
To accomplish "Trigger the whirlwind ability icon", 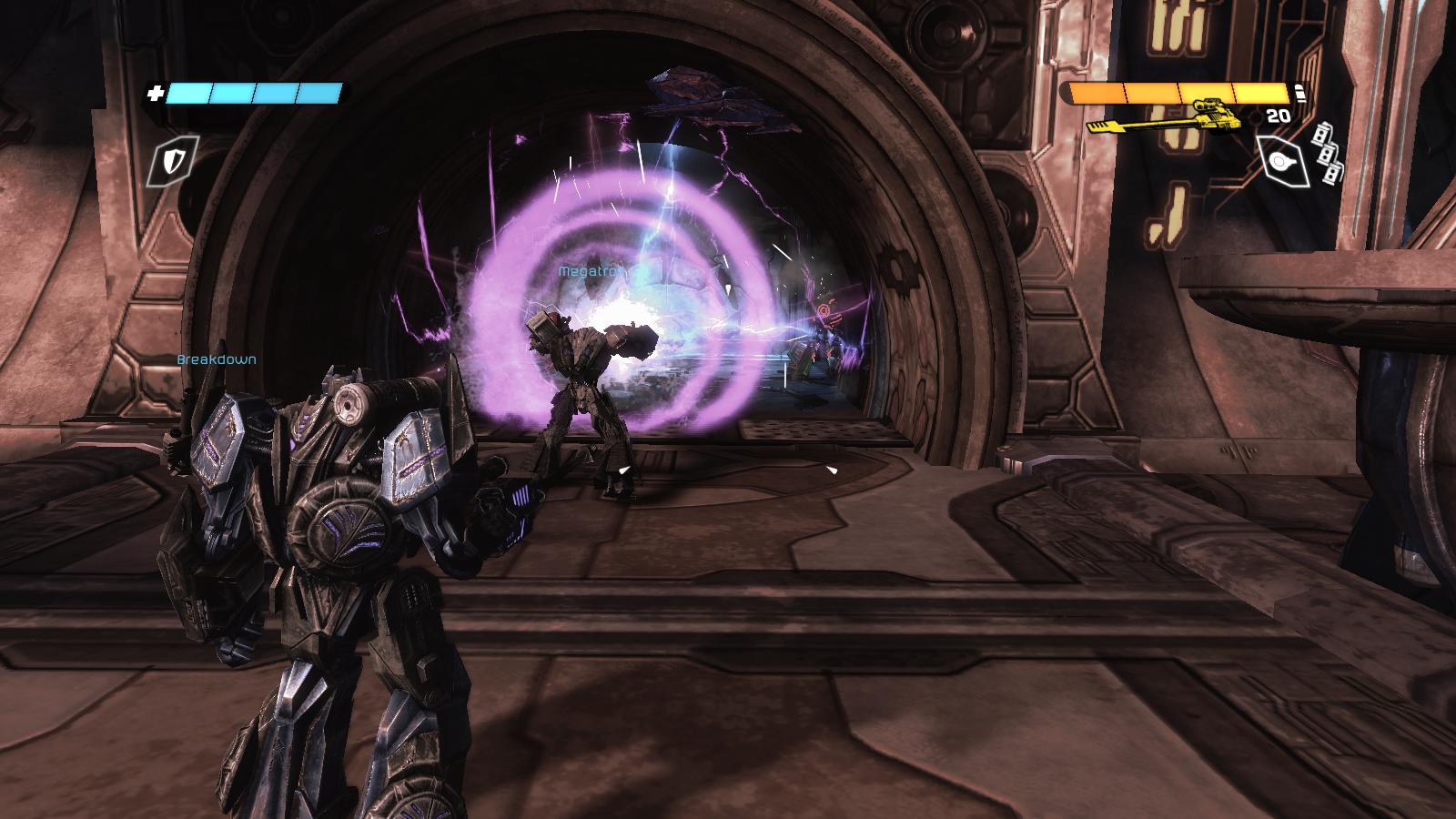I will [1283, 163].
